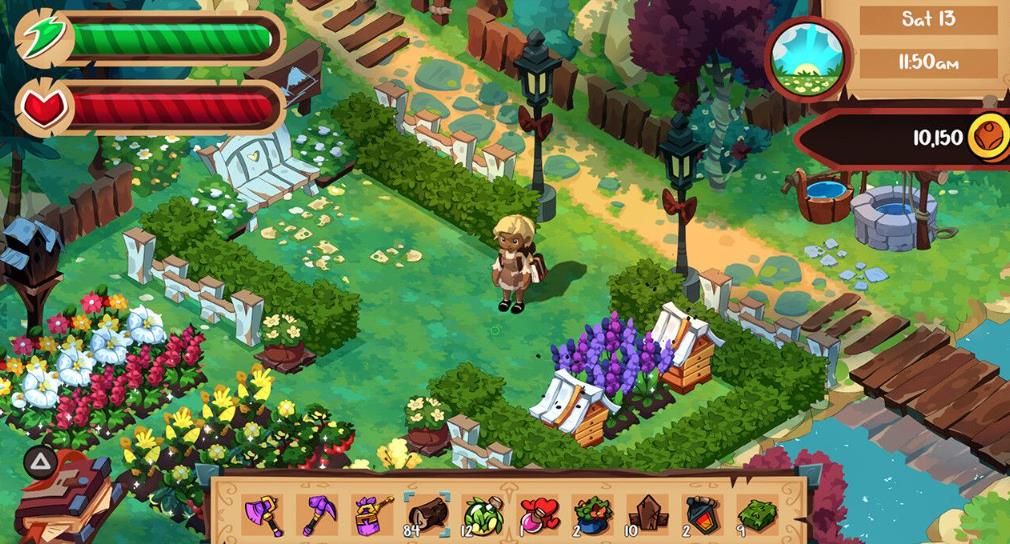This screenshot has width=1010, height=544.
Task: Choose the potted flower bush item
Action: (593, 513)
